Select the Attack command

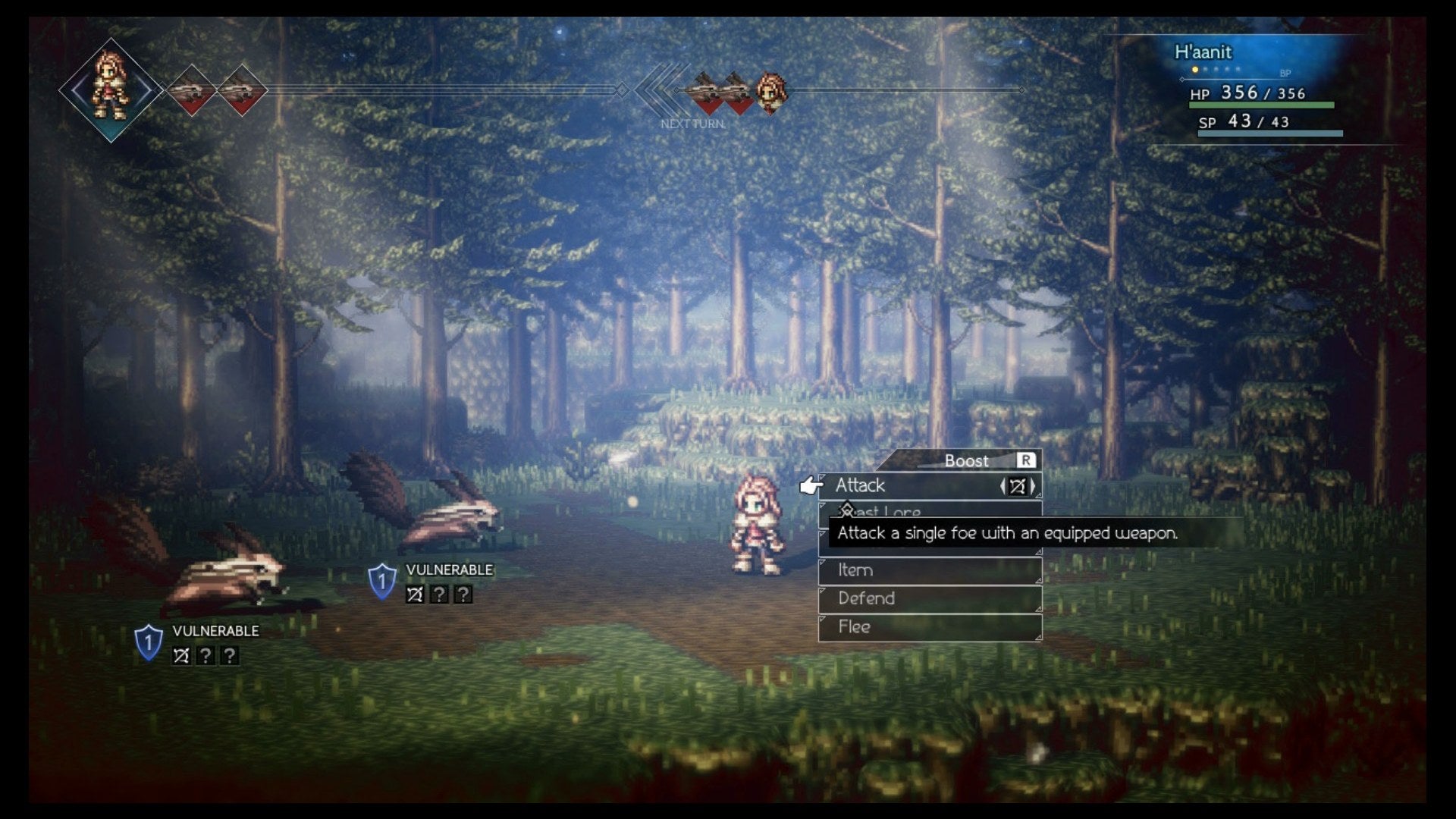(x=861, y=485)
